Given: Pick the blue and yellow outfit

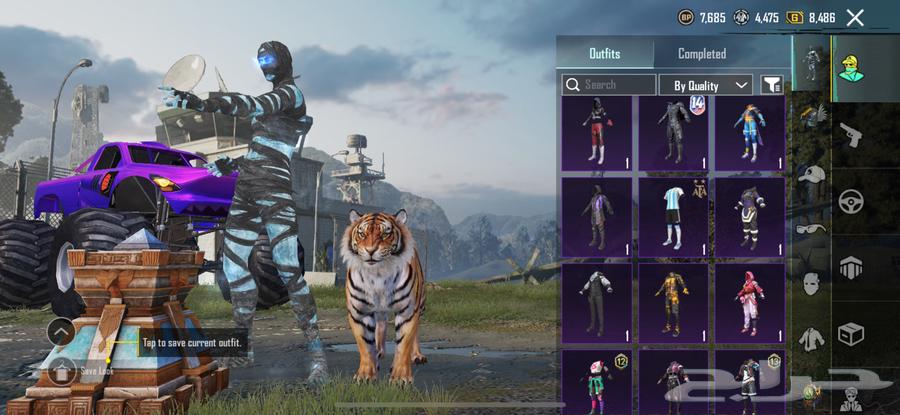Looking at the screenshot, I should click(749, 131).
